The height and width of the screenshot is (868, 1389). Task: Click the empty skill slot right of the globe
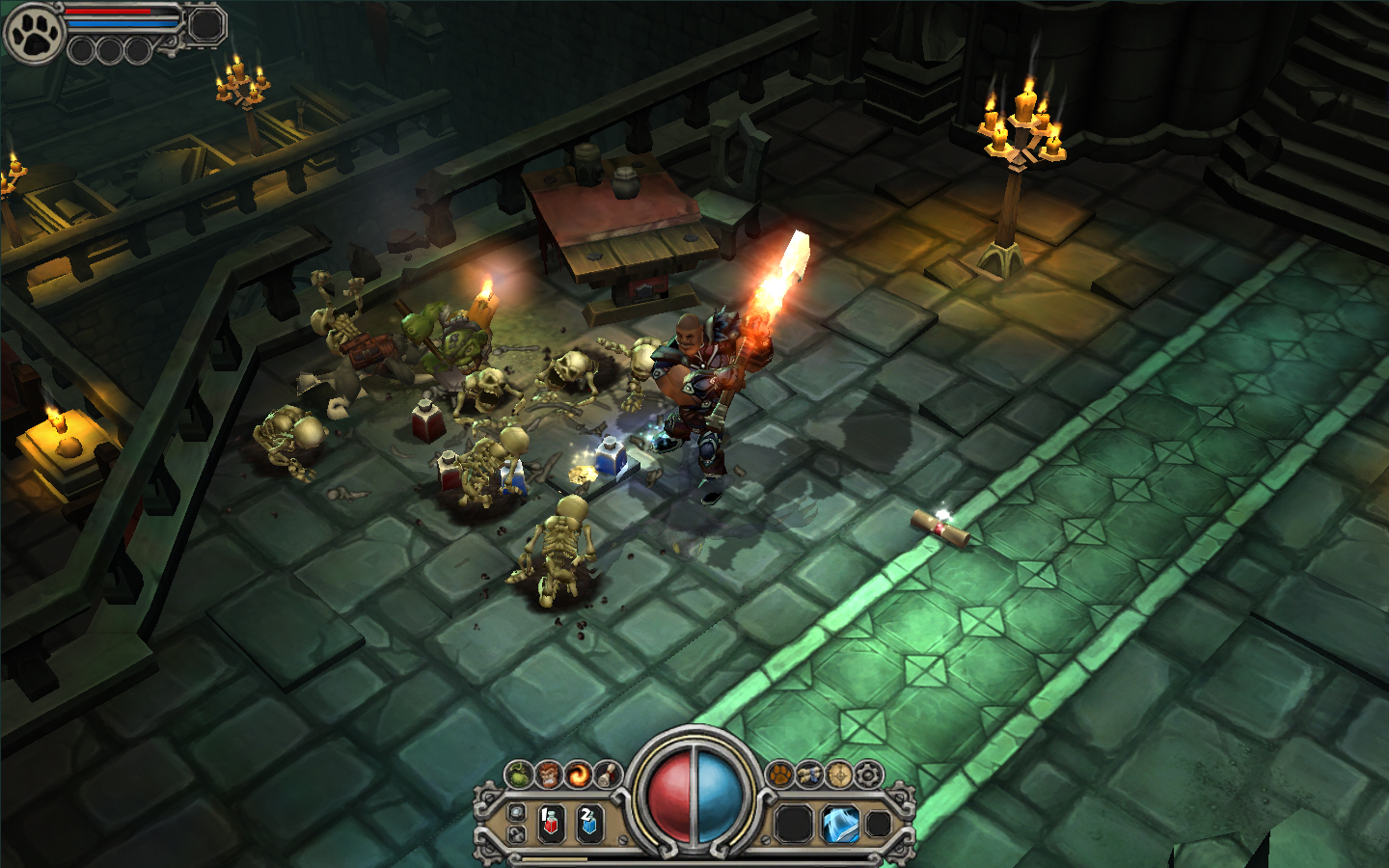792,822
